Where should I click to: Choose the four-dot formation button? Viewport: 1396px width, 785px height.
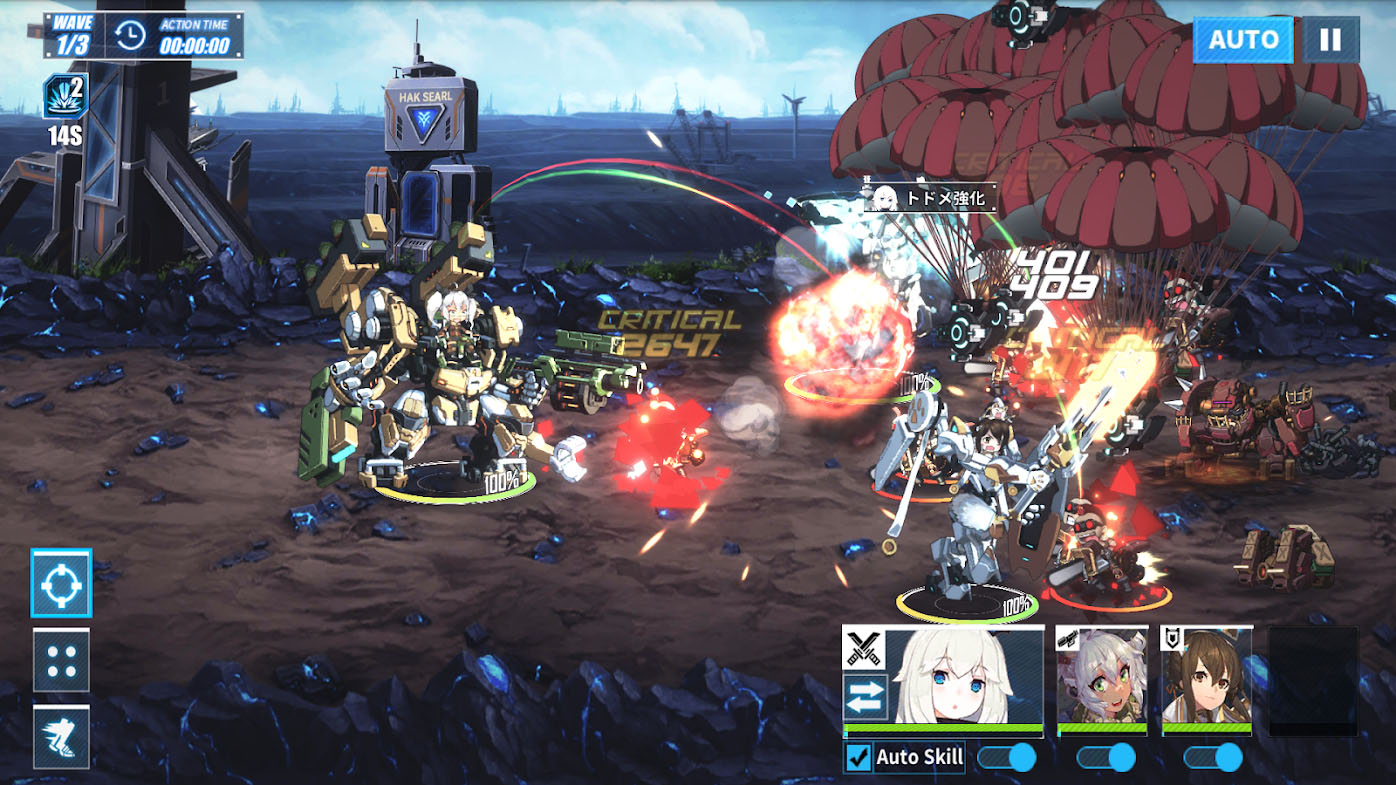point(61,661)
